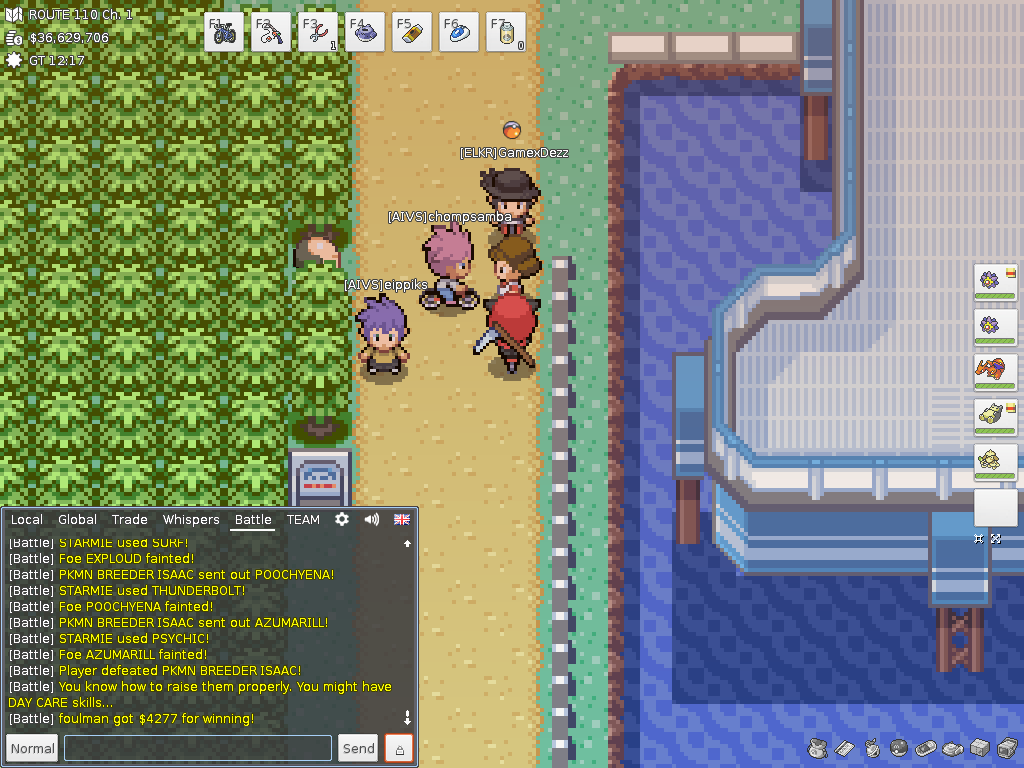
Task: Send the chat message
Action: [x=358, y=748]
